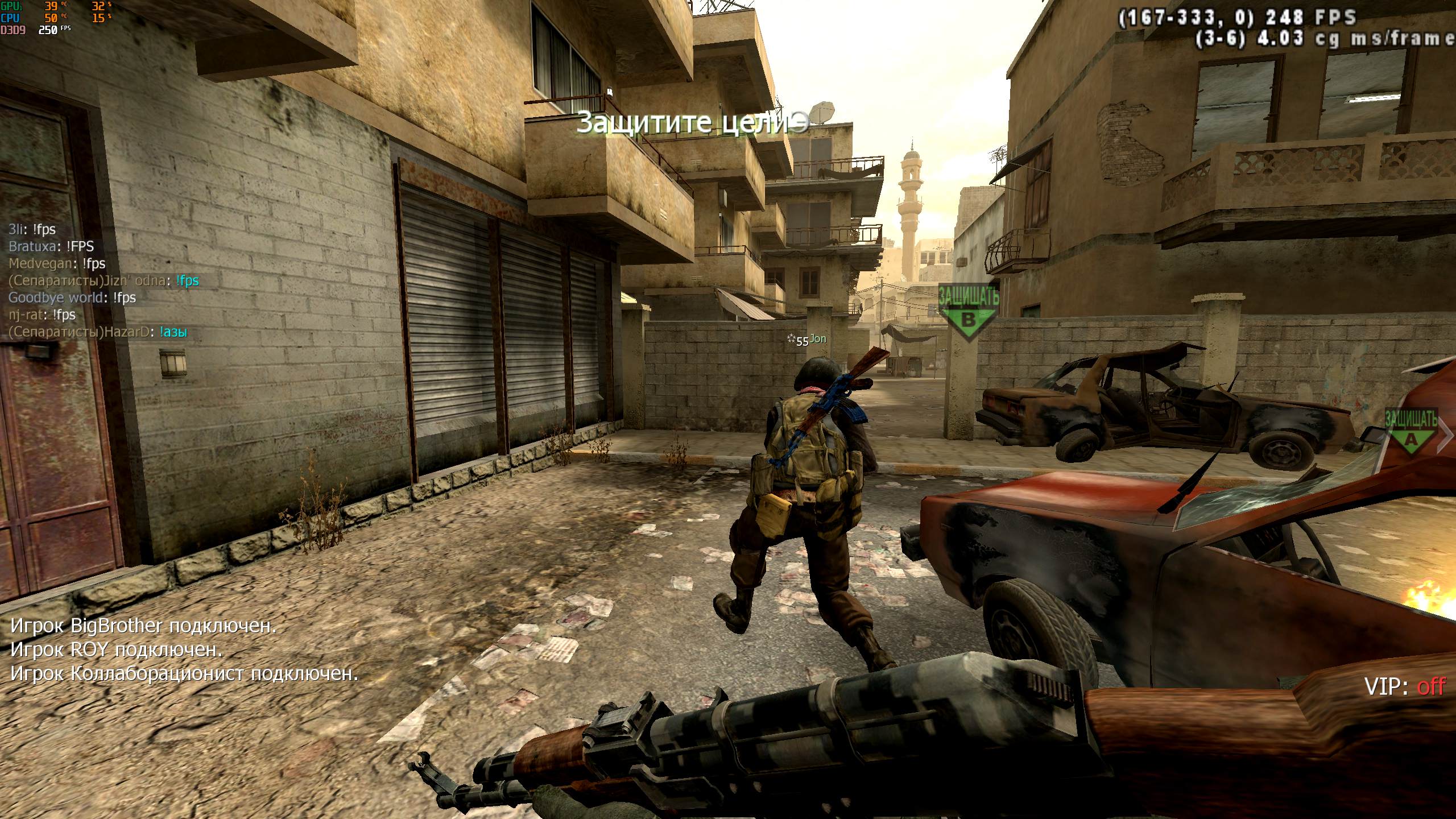Click HazarD's team chat message
This screenshot has width=1456, height=819.
click(x=98, y=332)
